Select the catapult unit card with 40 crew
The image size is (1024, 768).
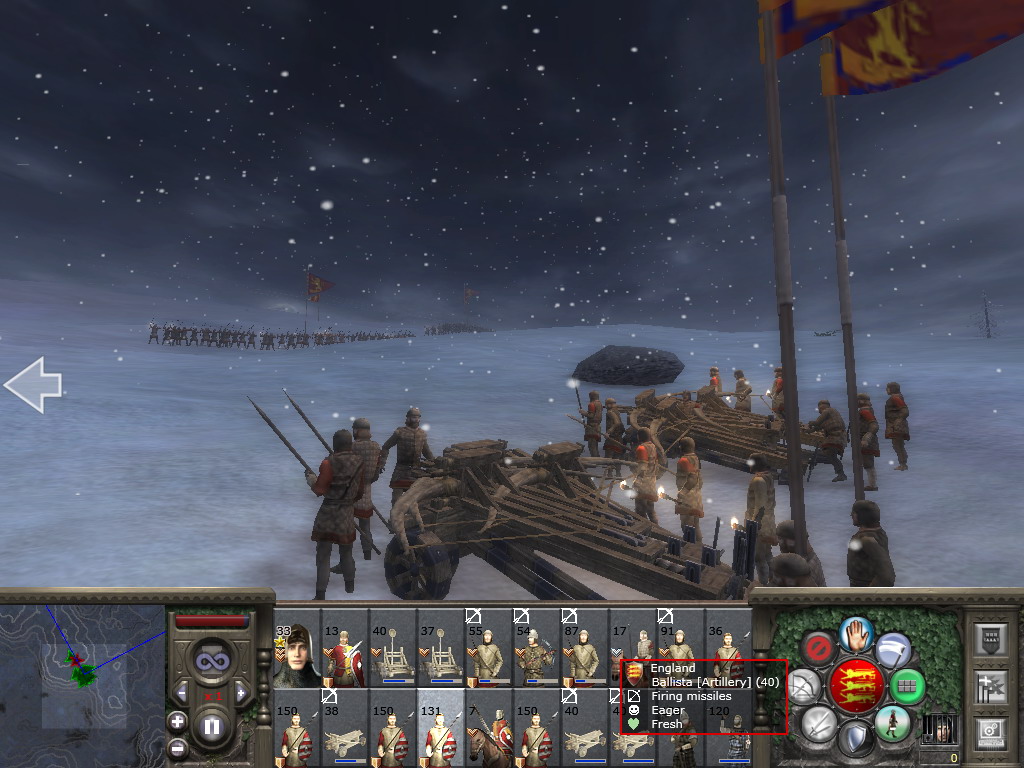(x=393, y=648)
